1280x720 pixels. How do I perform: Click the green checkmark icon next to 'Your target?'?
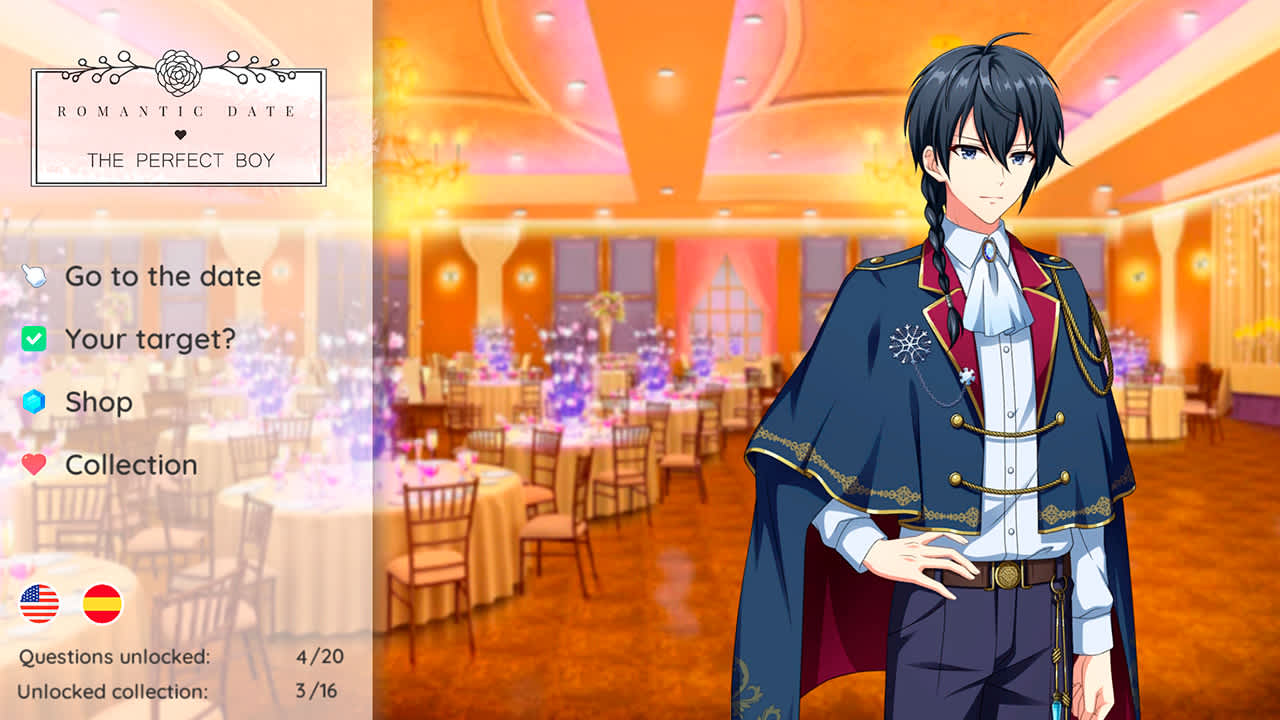click(x=35, y=339)
